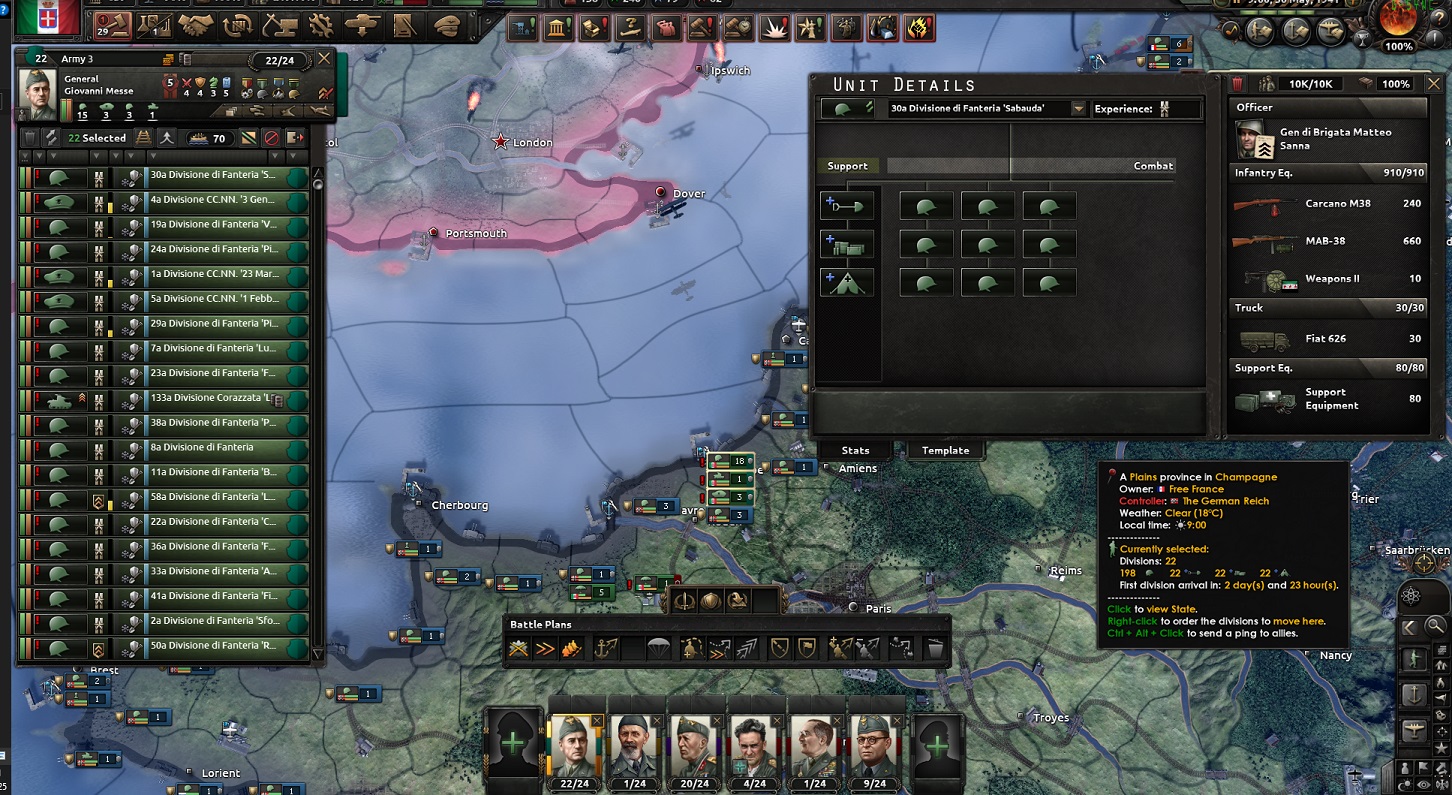The image size is (1452, 795).
Task: Switch to the Template tab
Action: [x=944, y=450]
